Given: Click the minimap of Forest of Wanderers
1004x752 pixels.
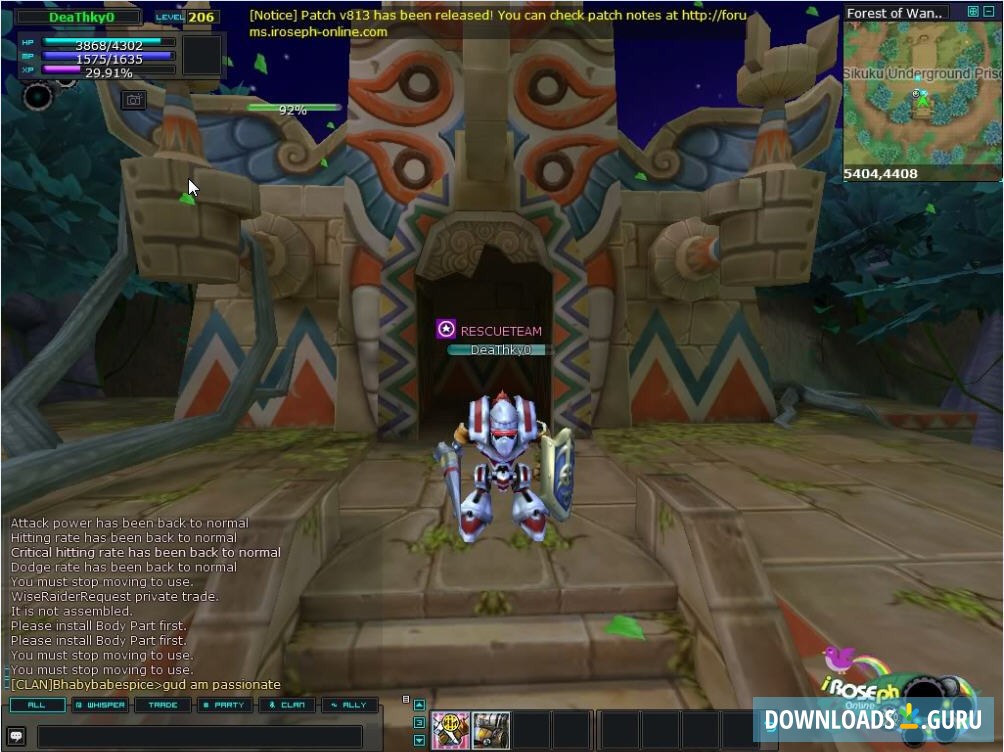Looking at the screenshot, I should (921, 94).
